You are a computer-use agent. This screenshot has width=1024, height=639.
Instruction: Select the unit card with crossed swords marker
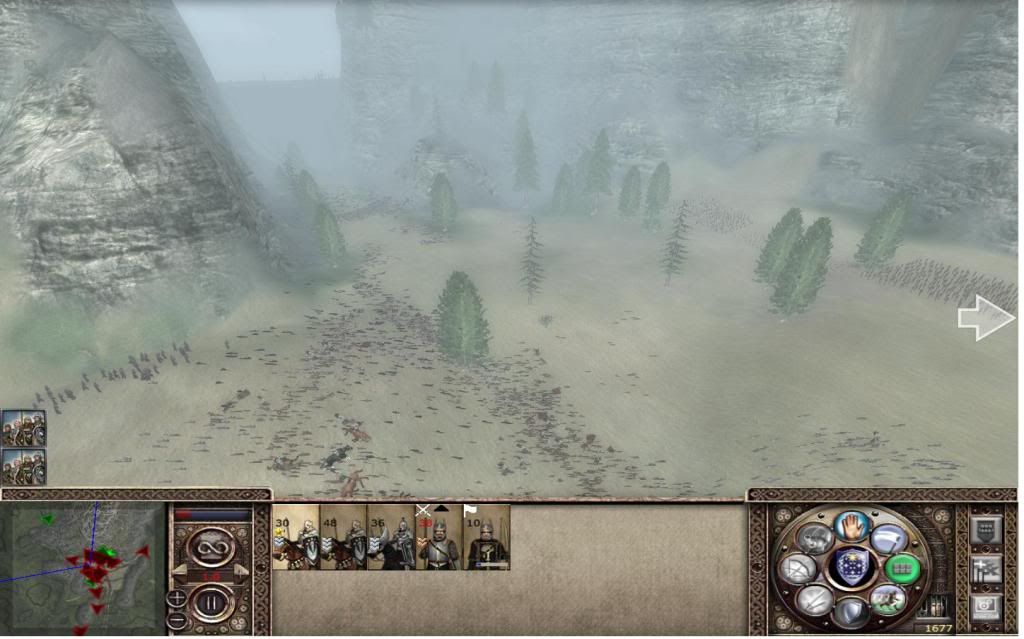click(x=439, y=538)
